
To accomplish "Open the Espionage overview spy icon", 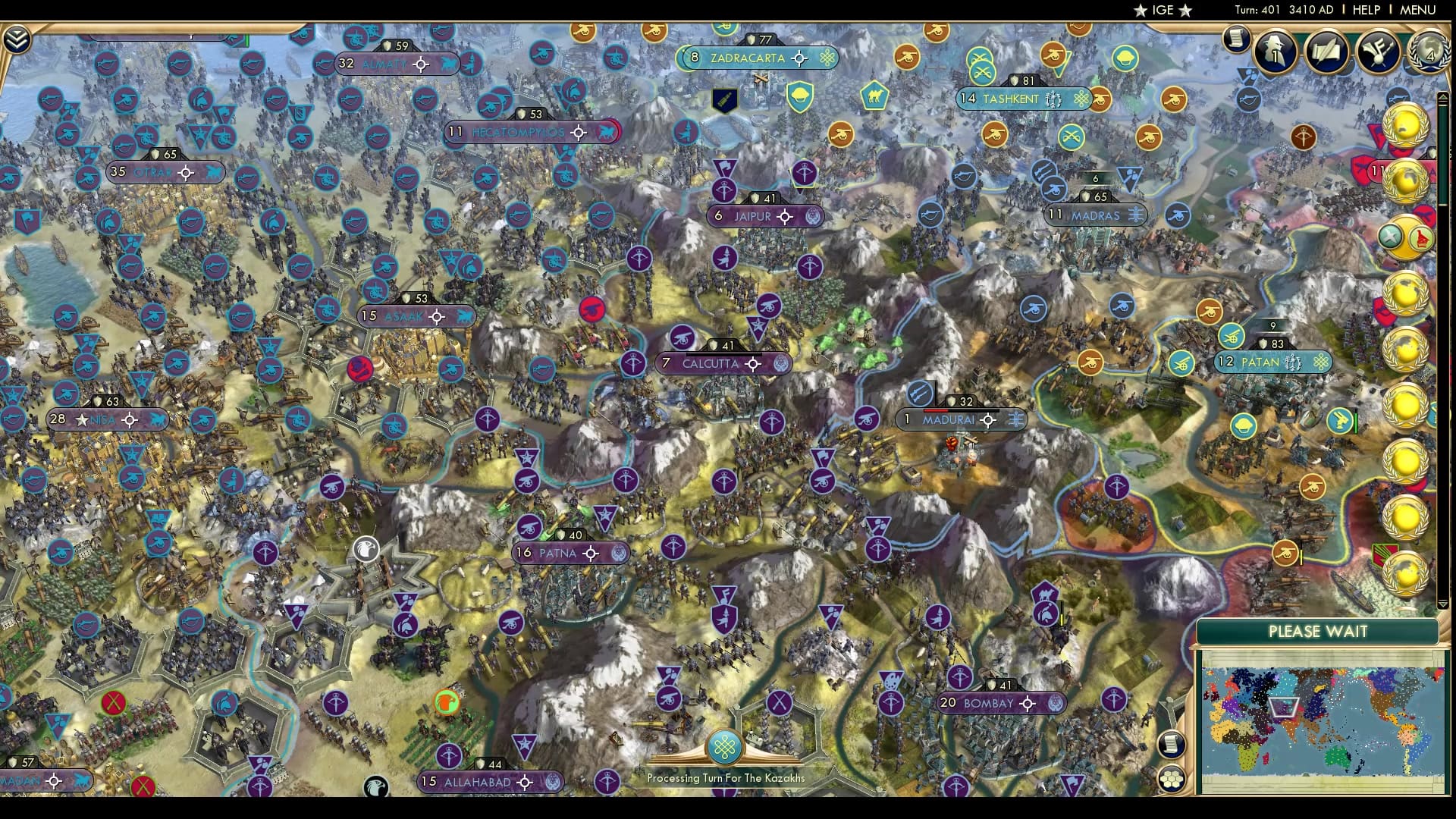I will tap(1275, 53).
